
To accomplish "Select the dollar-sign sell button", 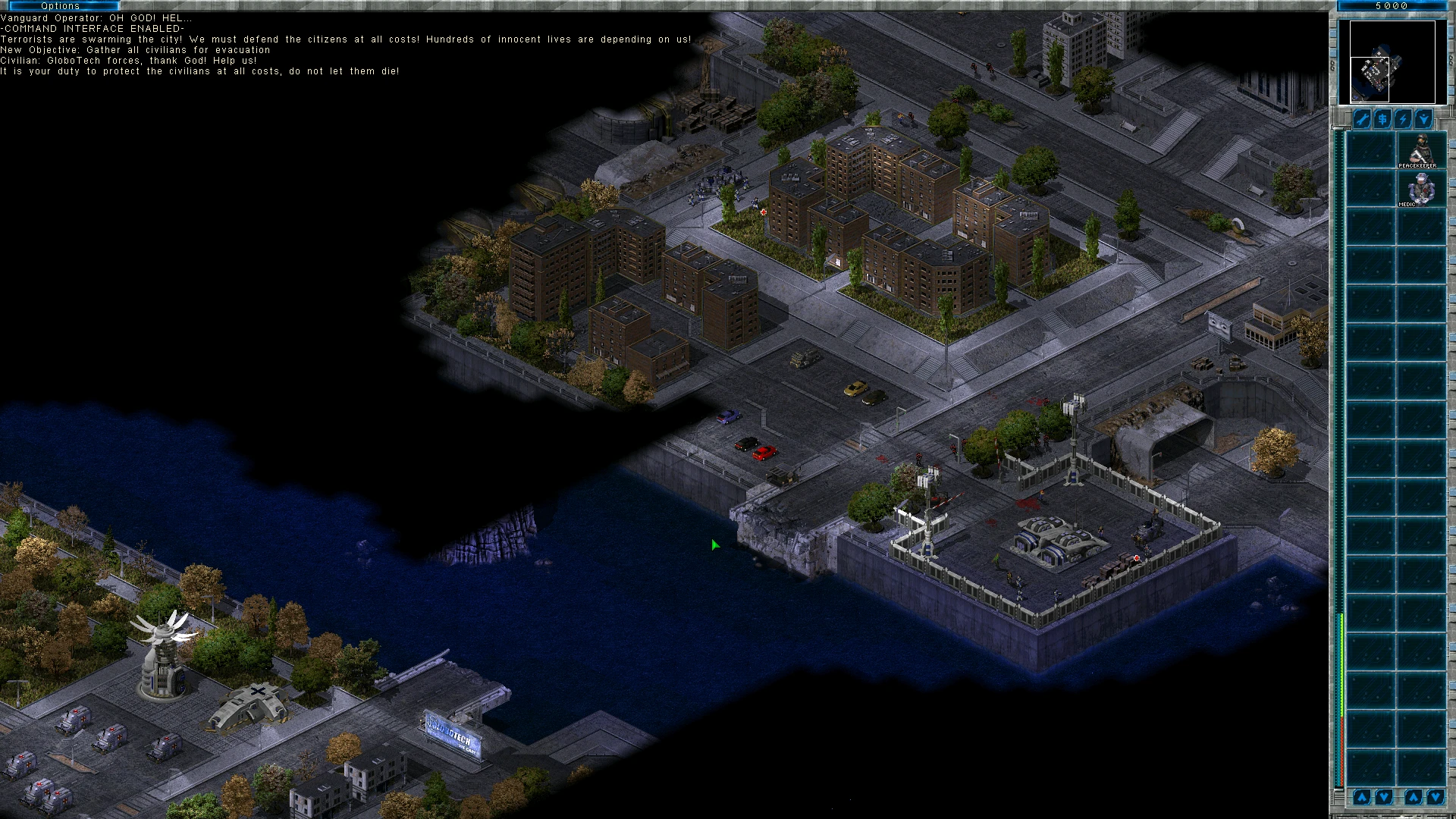I will pyautogui.click(x=1382, y=120).
